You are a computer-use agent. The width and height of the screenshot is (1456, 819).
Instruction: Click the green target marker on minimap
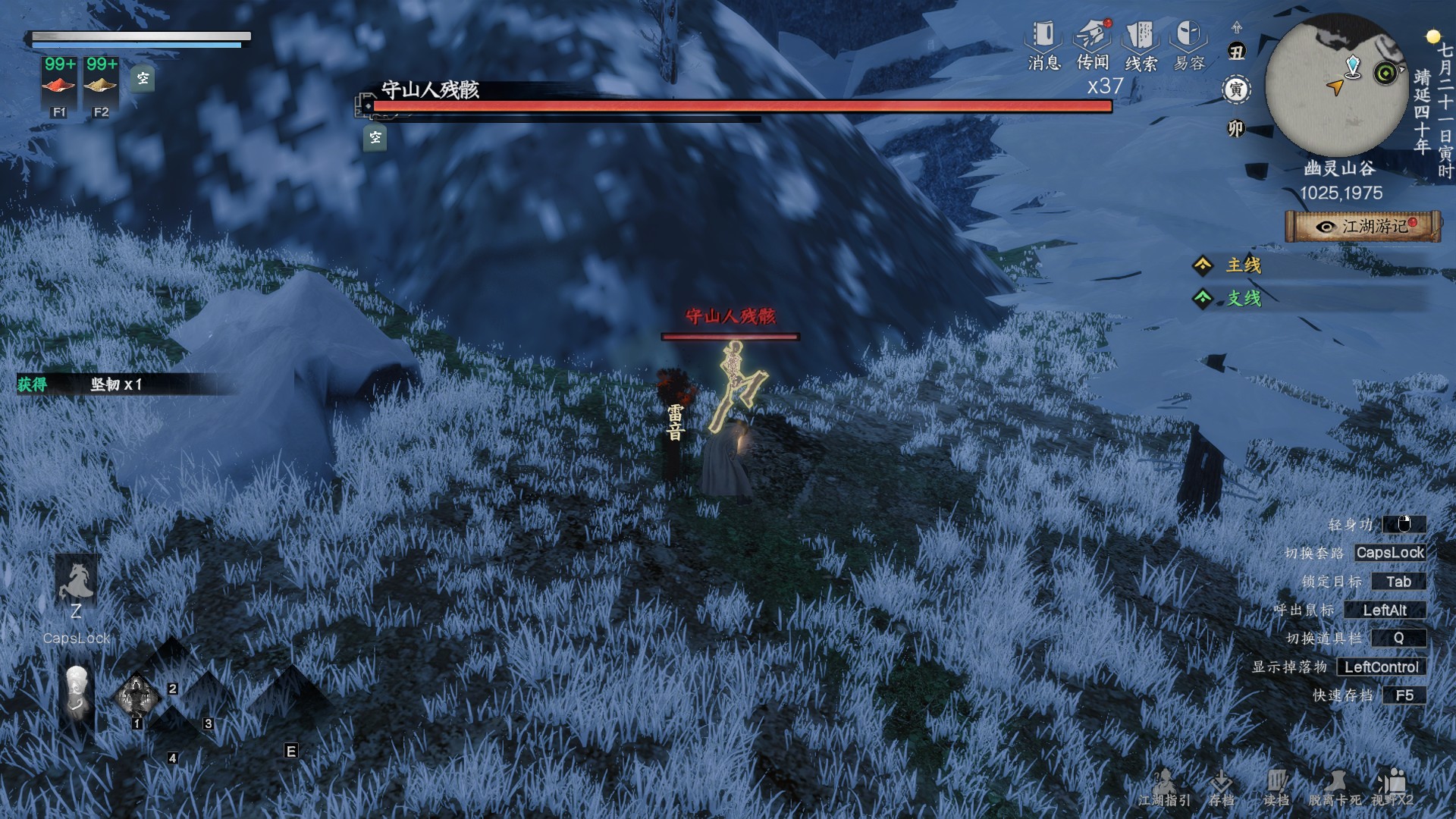pyautogui.click(x=1386, y=74)
